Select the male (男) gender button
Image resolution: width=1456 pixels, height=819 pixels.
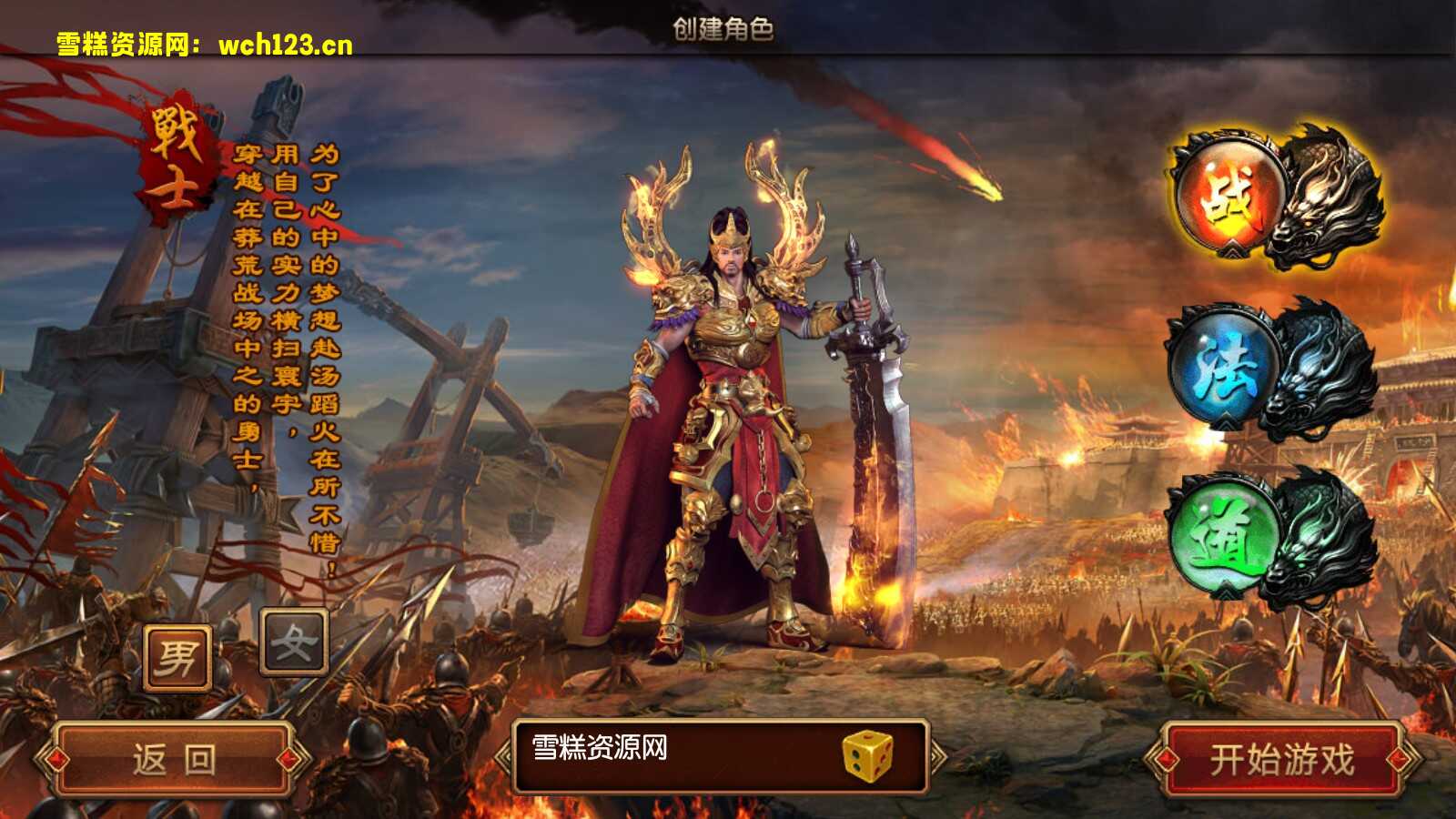(177, 657)
